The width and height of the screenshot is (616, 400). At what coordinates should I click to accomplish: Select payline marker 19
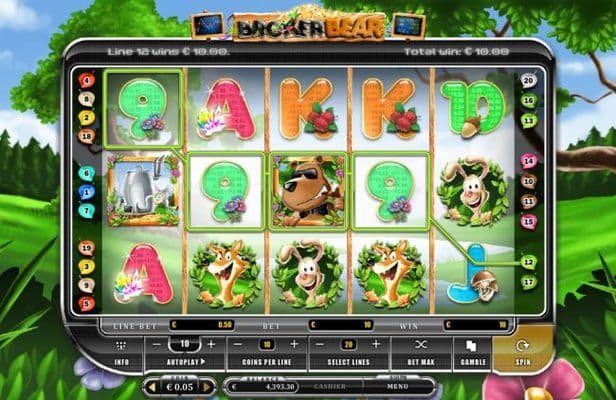click(88, 246)
